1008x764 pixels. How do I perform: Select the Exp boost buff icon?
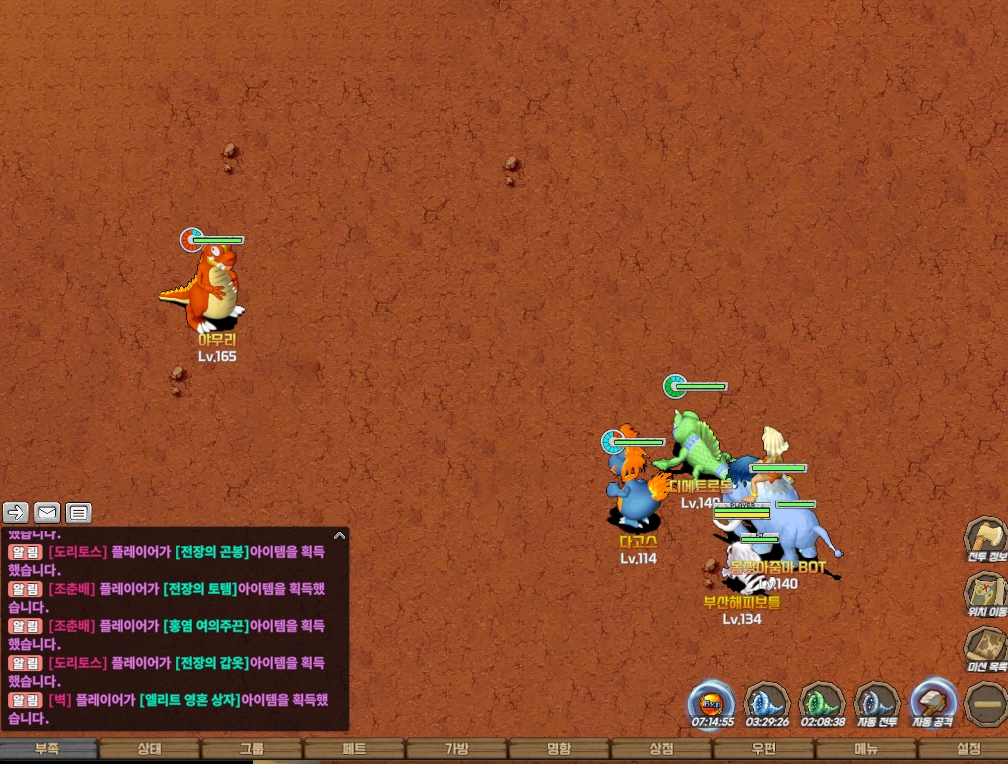712,702
